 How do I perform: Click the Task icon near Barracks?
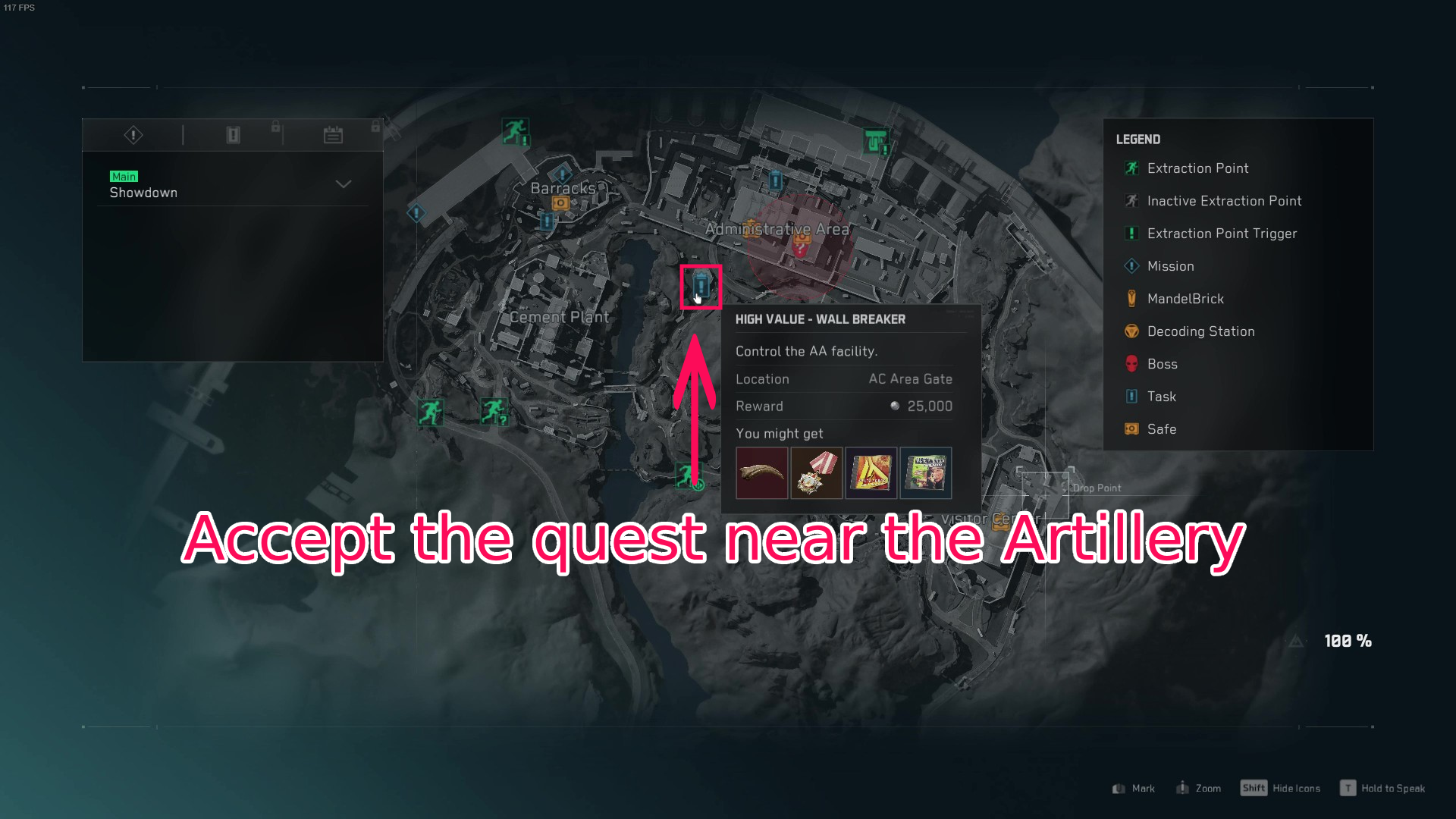[546, 221]
